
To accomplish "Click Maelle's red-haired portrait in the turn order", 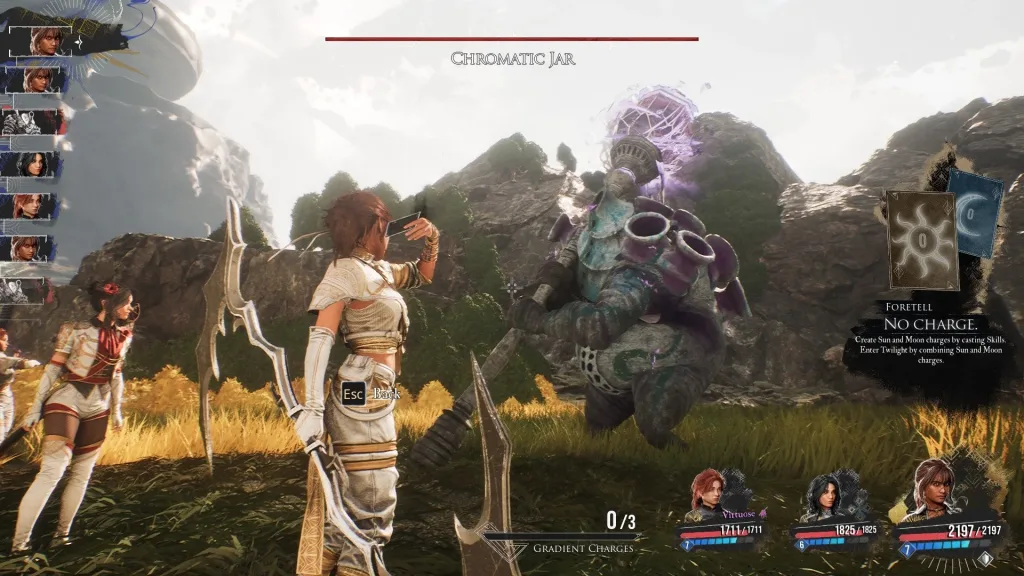I will (x=34, y=206).
